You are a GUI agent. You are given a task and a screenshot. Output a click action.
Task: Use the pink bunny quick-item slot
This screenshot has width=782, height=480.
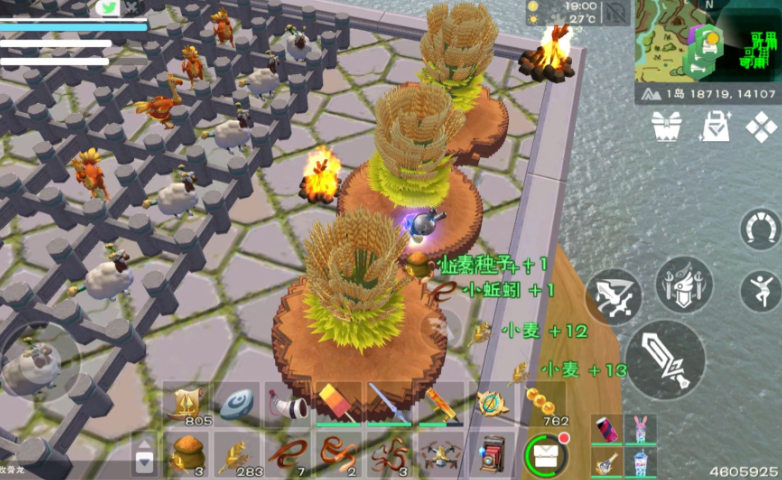click(639, 429)
